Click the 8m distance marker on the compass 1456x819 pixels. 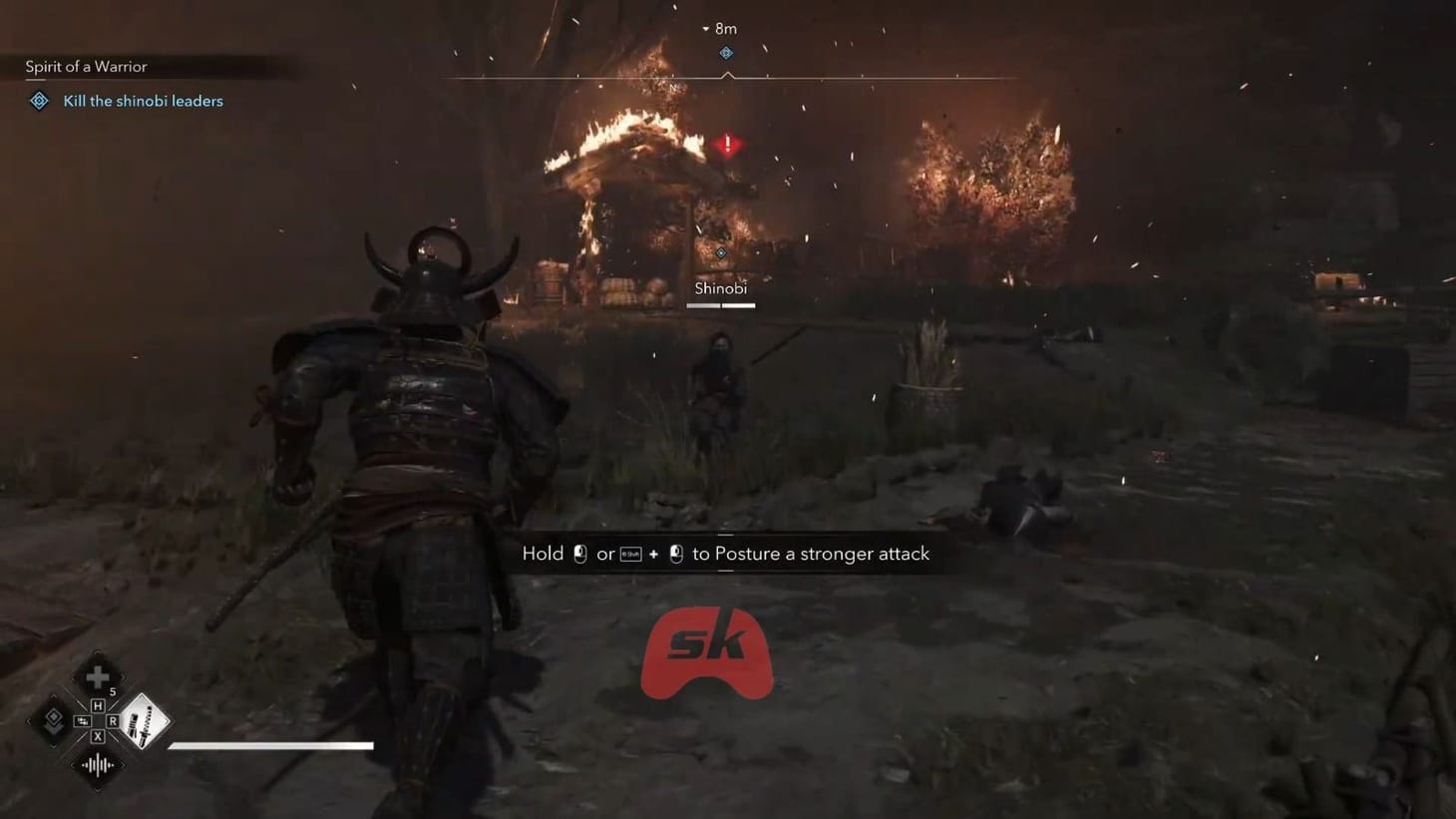coord(725,28)
